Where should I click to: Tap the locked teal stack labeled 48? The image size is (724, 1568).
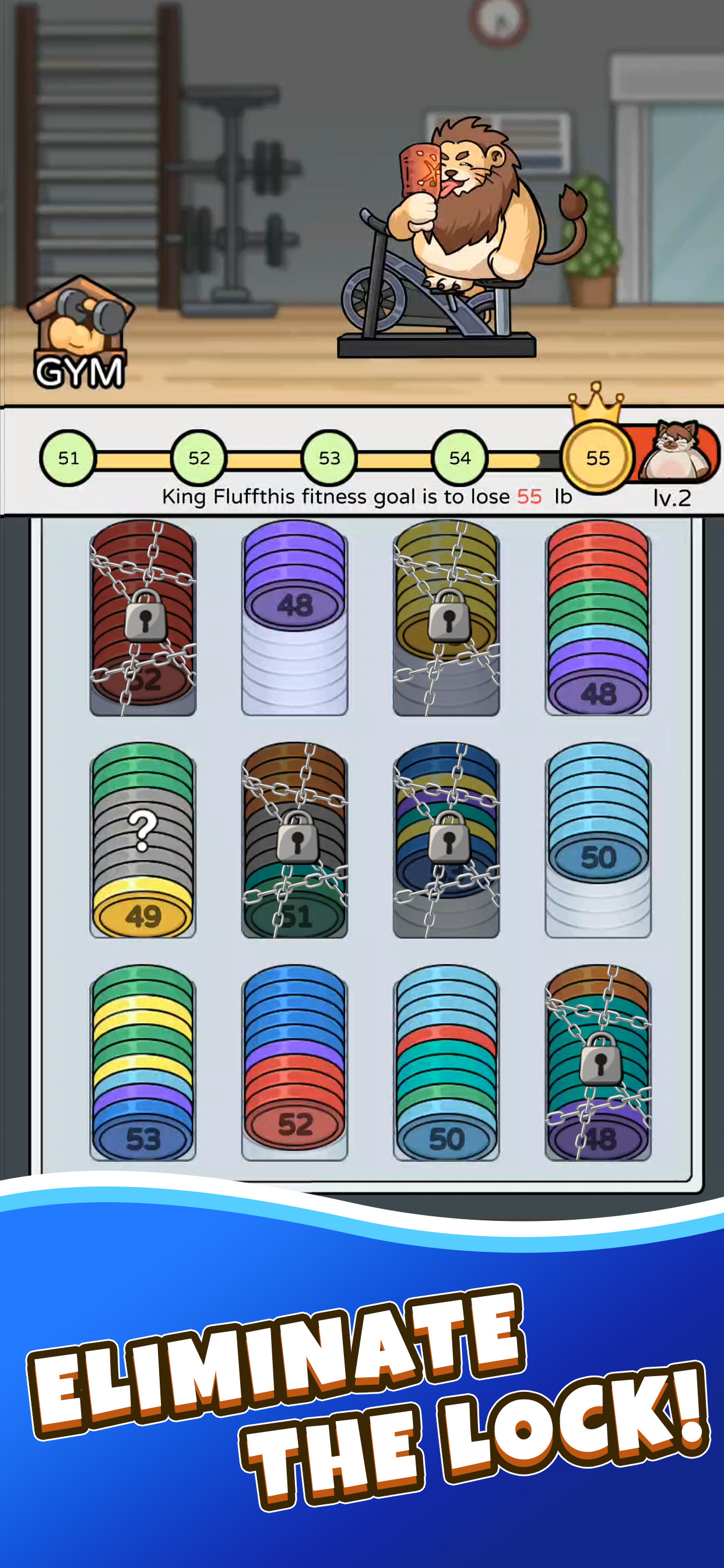598,1062
